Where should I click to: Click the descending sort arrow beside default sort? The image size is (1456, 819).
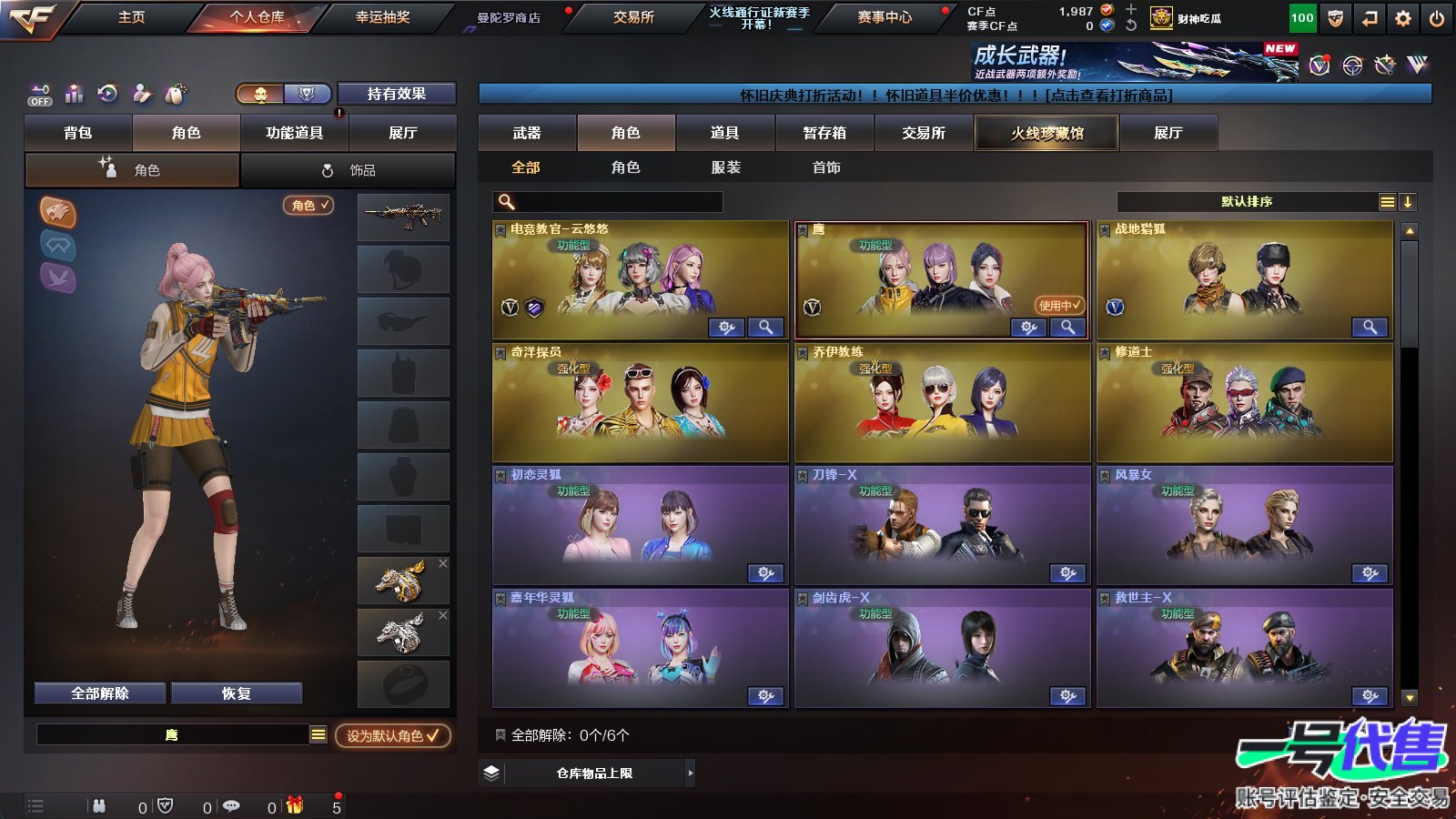1410,201
